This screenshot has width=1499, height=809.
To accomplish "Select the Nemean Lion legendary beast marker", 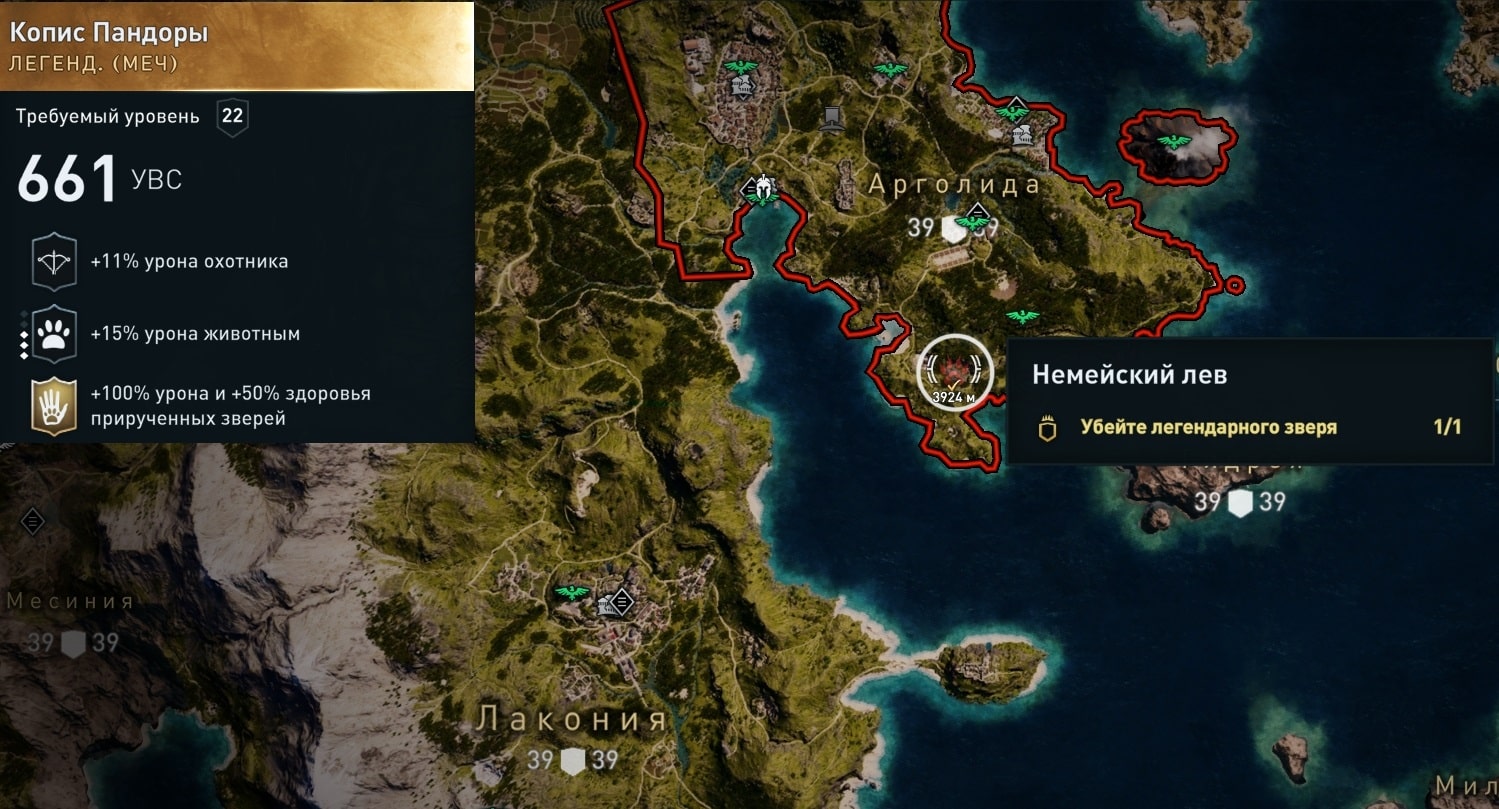I will click(x=953, y=371).
